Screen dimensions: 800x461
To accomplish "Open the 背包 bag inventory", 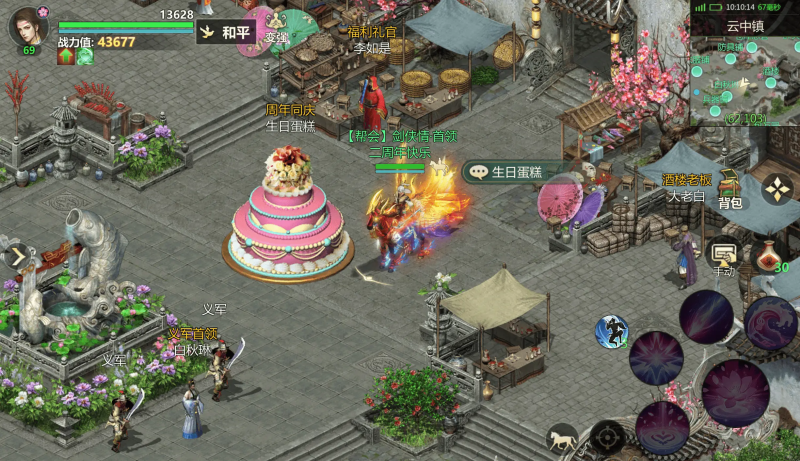I will 731,191.
